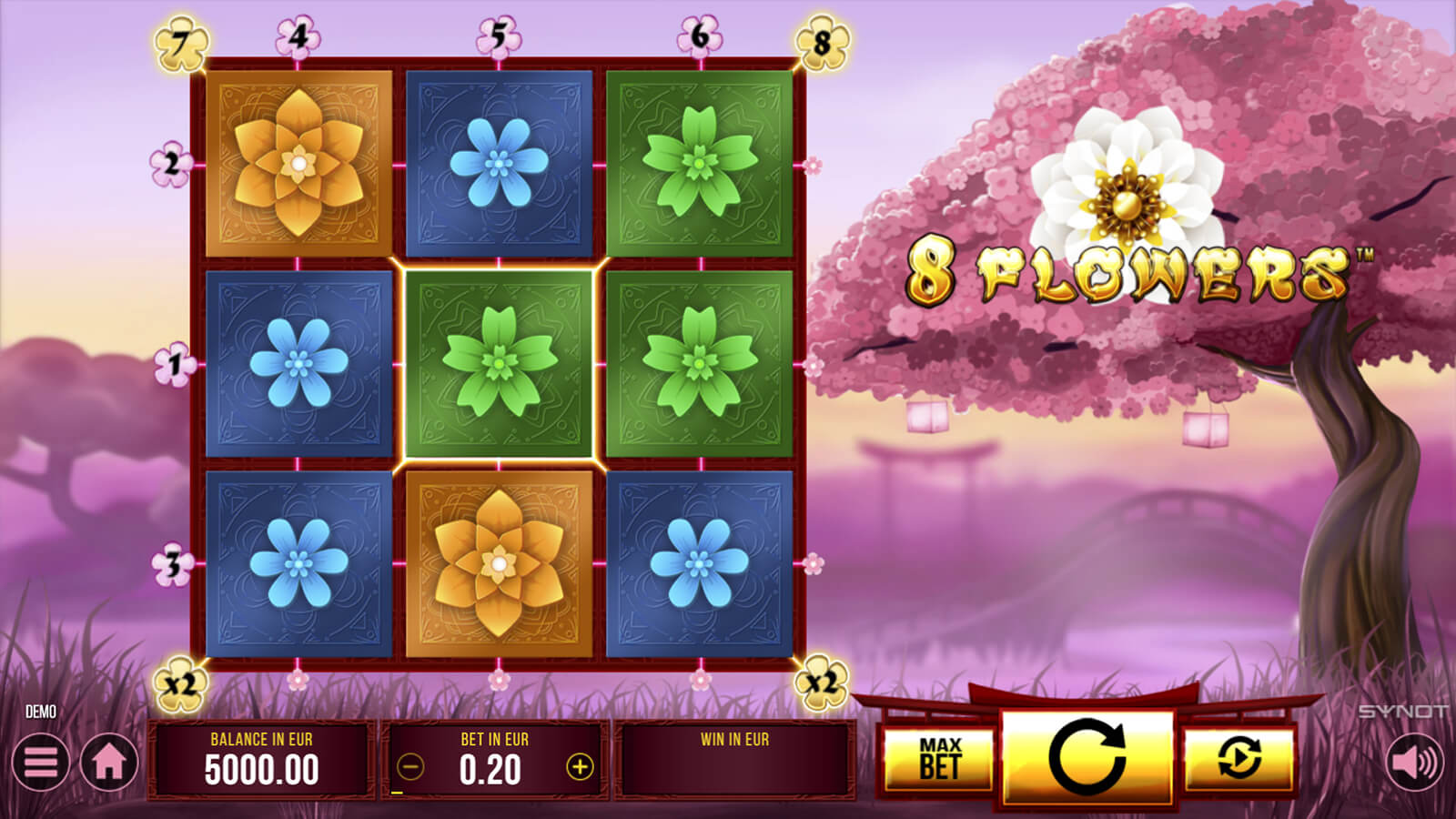Spin the reels
1456x819 pixels.
(x=1087, y=757)
